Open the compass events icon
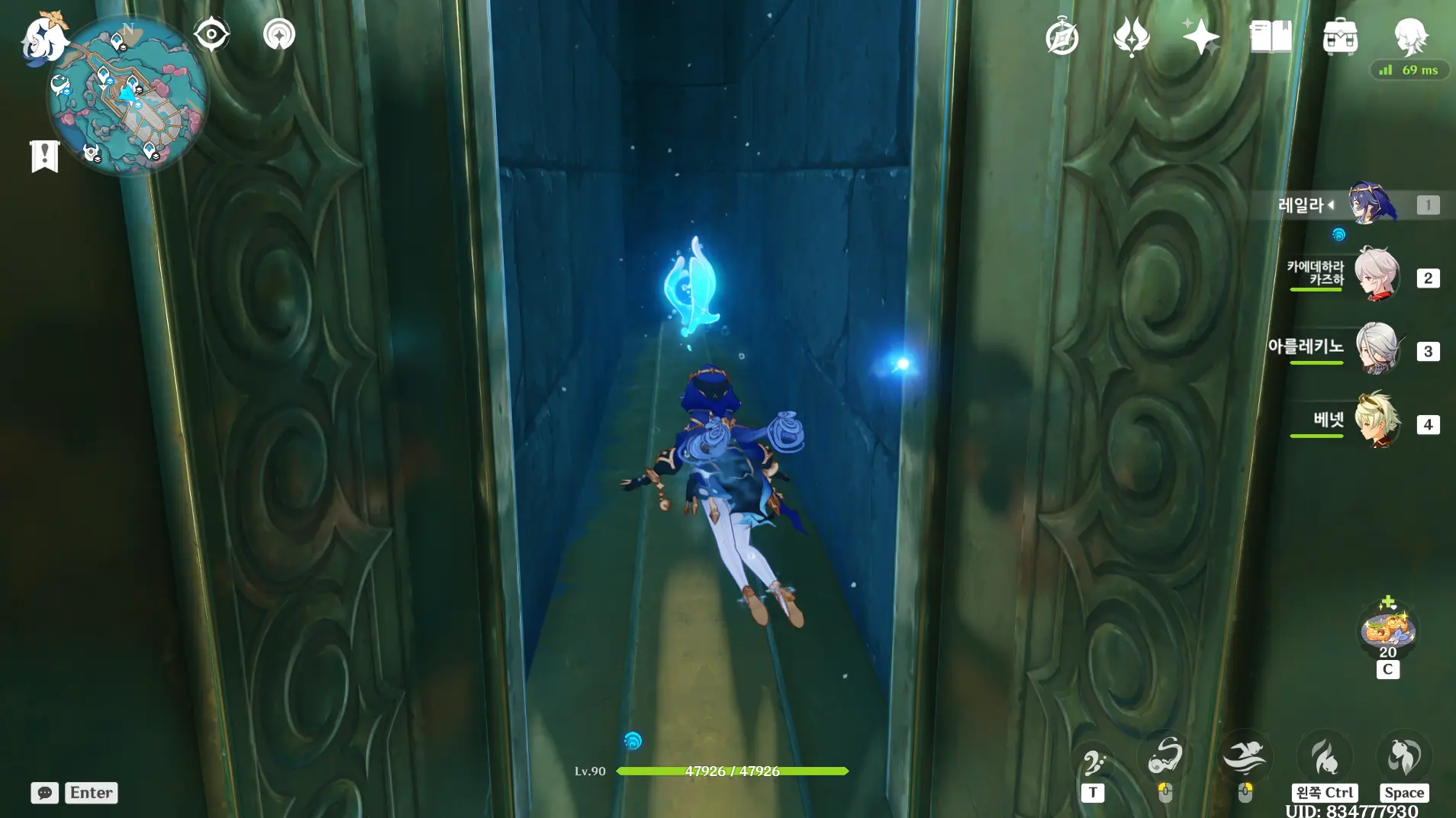This screenshot has width=1456, height=818. 1061,37
